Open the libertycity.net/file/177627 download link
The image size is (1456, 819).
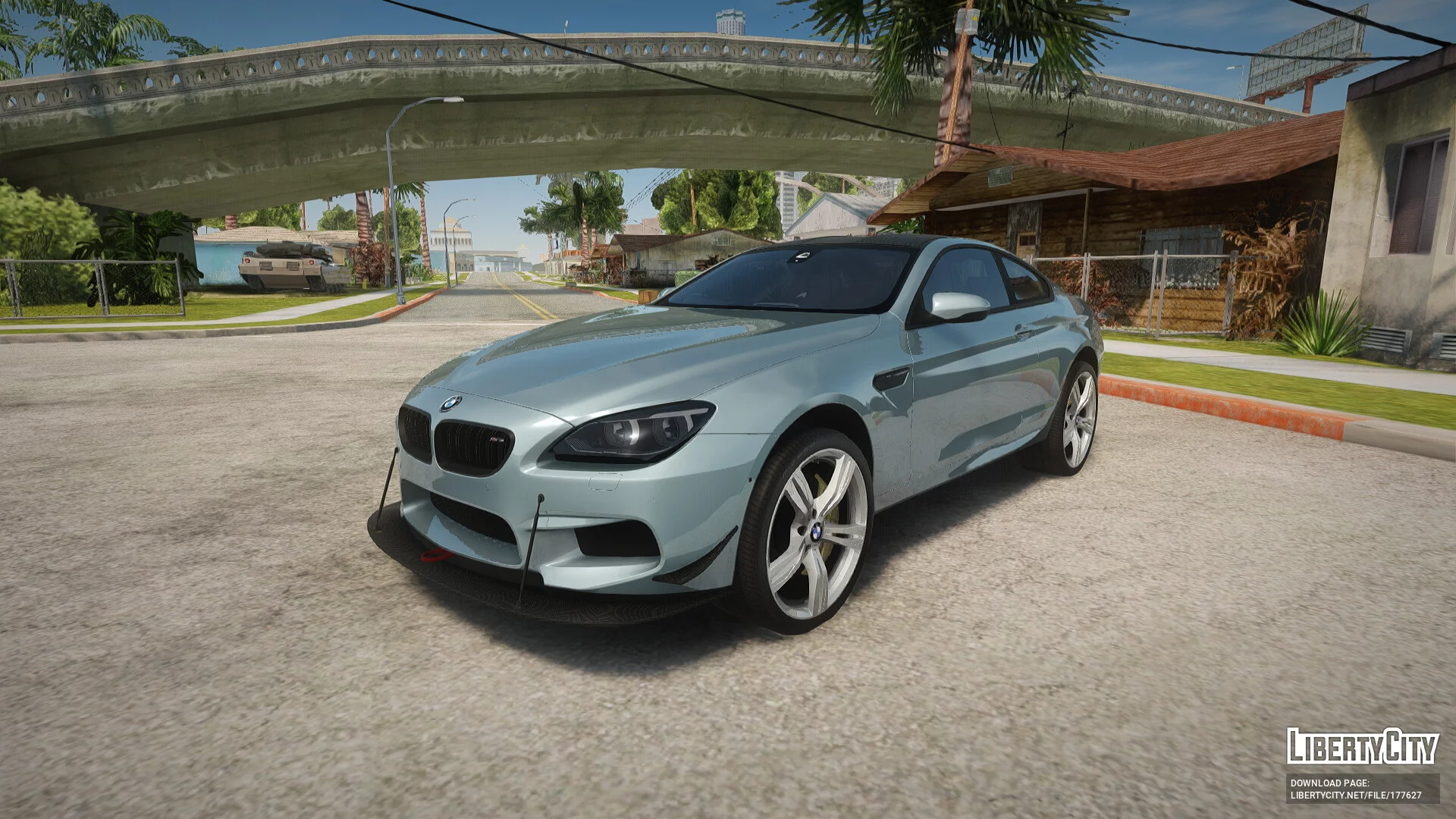tap(1356, 795)
